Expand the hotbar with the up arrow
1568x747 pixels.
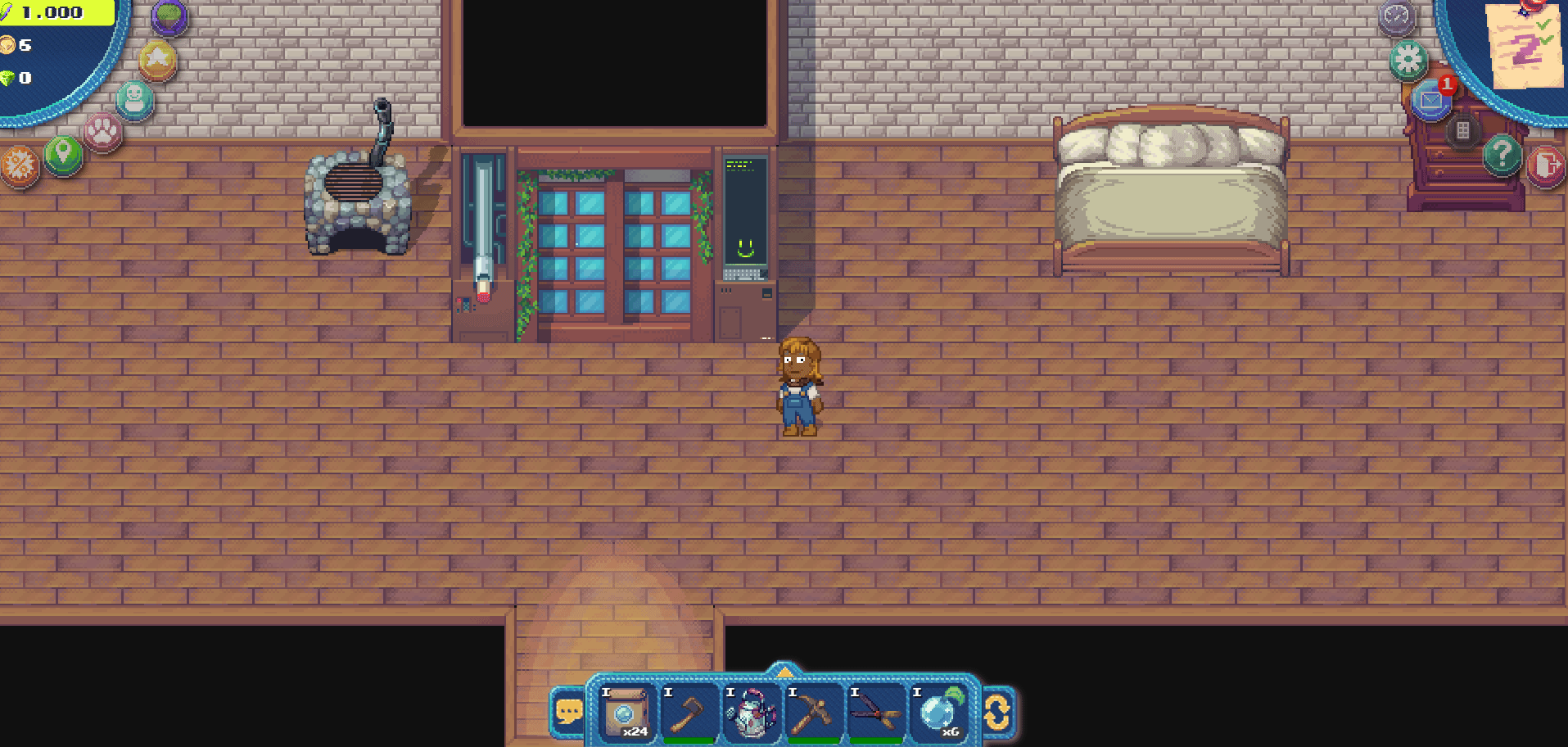tap(784, 672)
